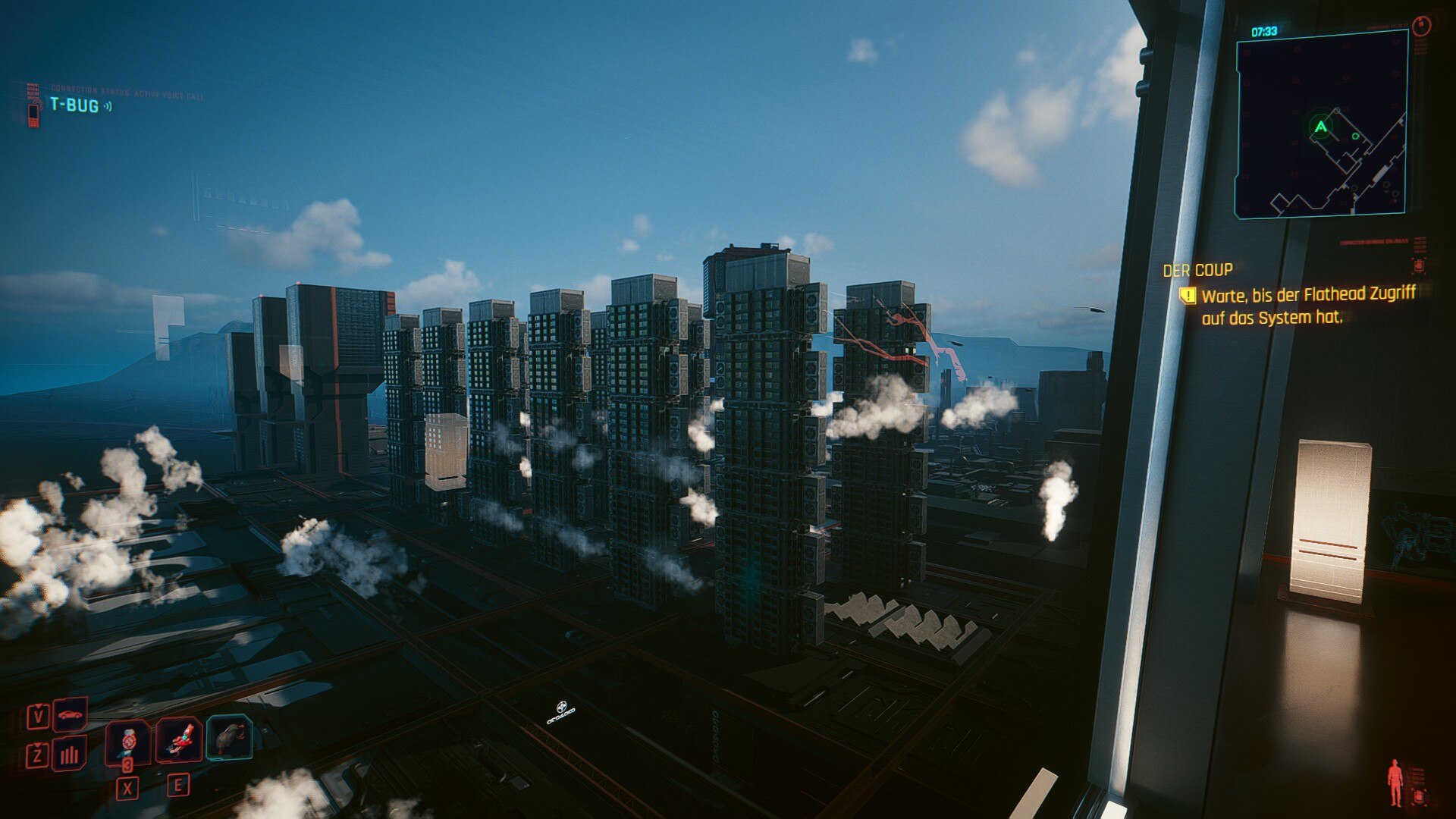This screenshot has width=1456, height=819.
Task: Open the radio equalizer bars icon
Action: [70, 754]
